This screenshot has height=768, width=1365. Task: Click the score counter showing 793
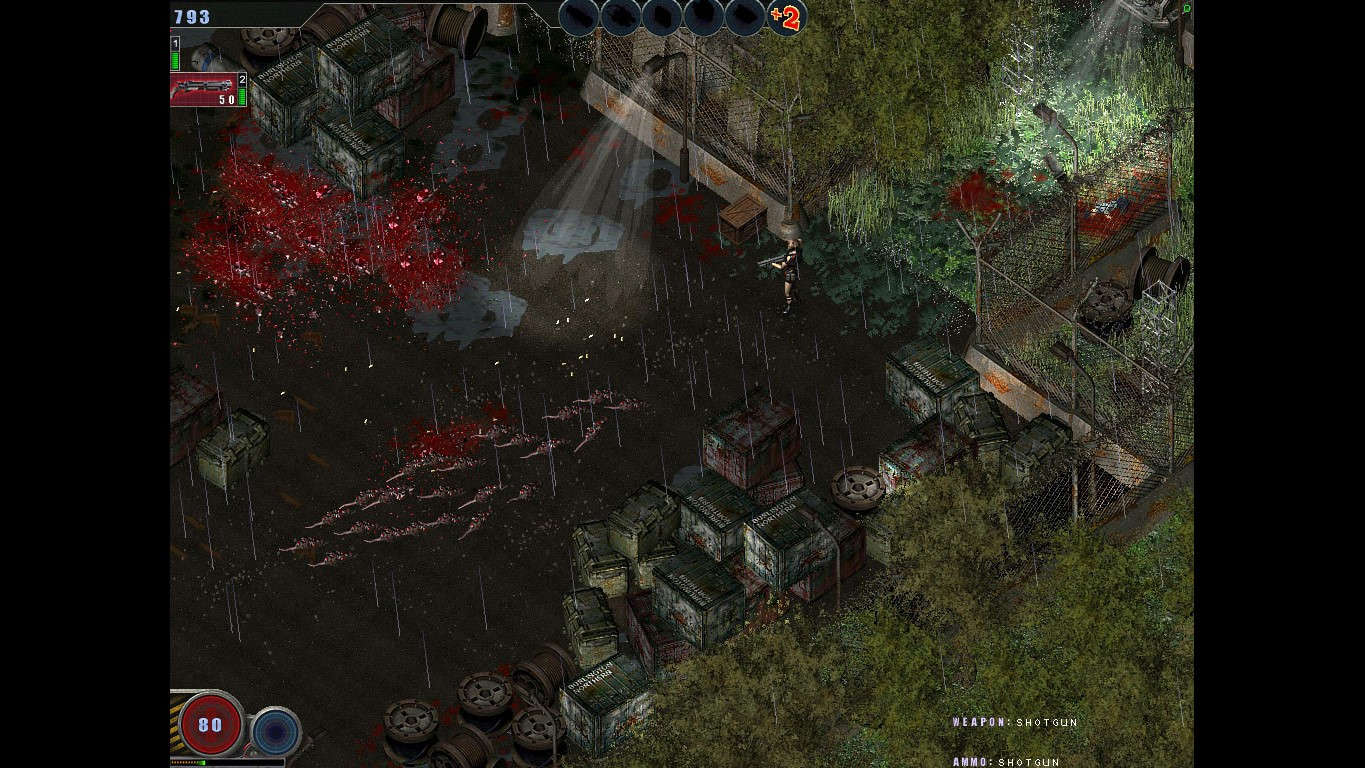(x=193, y=16)
